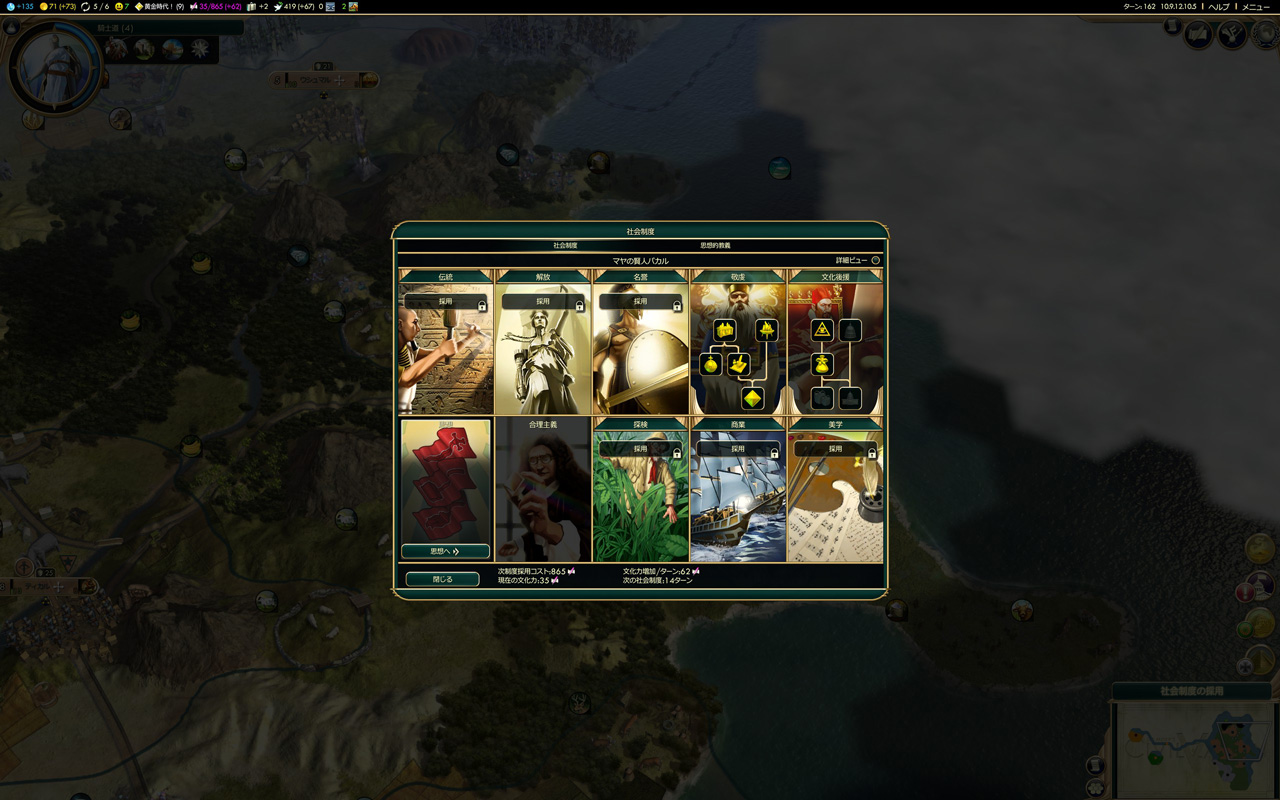
Task: Select the unlit bell policy in 文化後援 tree
Action: pos(850,330)
